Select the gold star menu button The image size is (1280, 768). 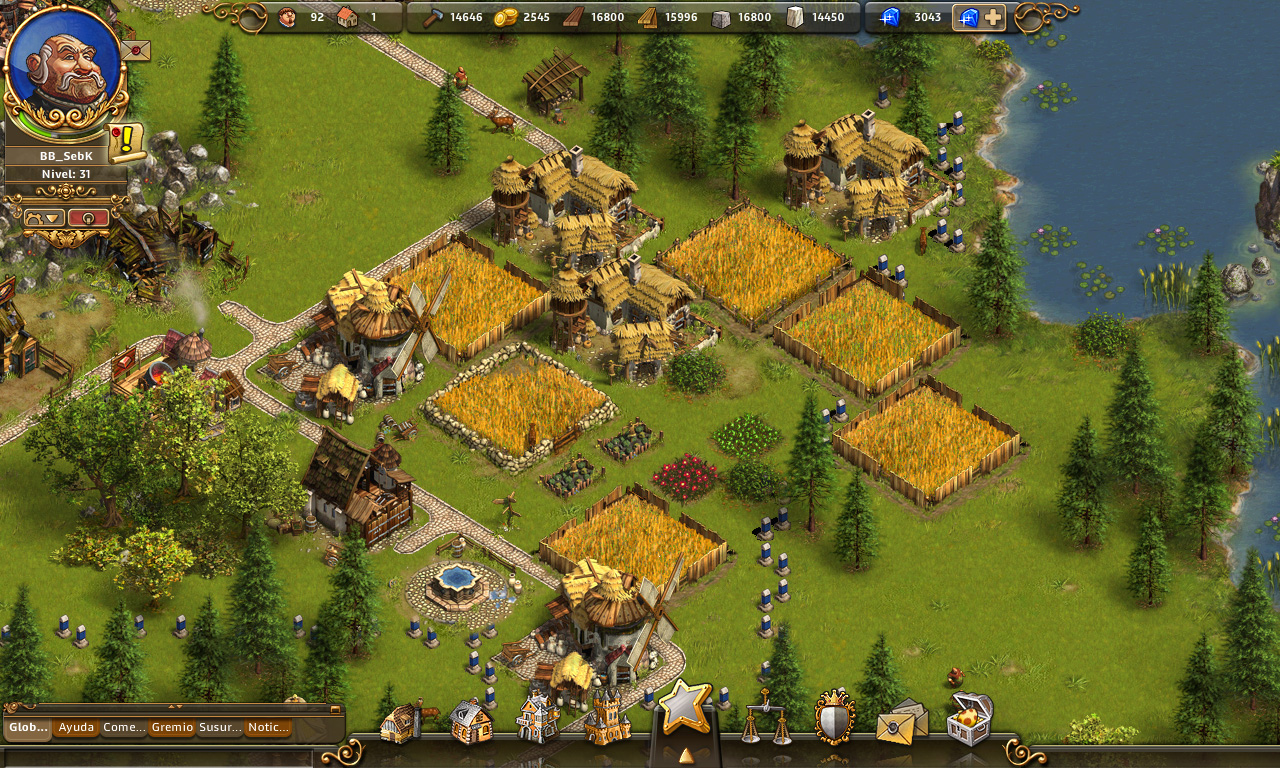(685, 708)
